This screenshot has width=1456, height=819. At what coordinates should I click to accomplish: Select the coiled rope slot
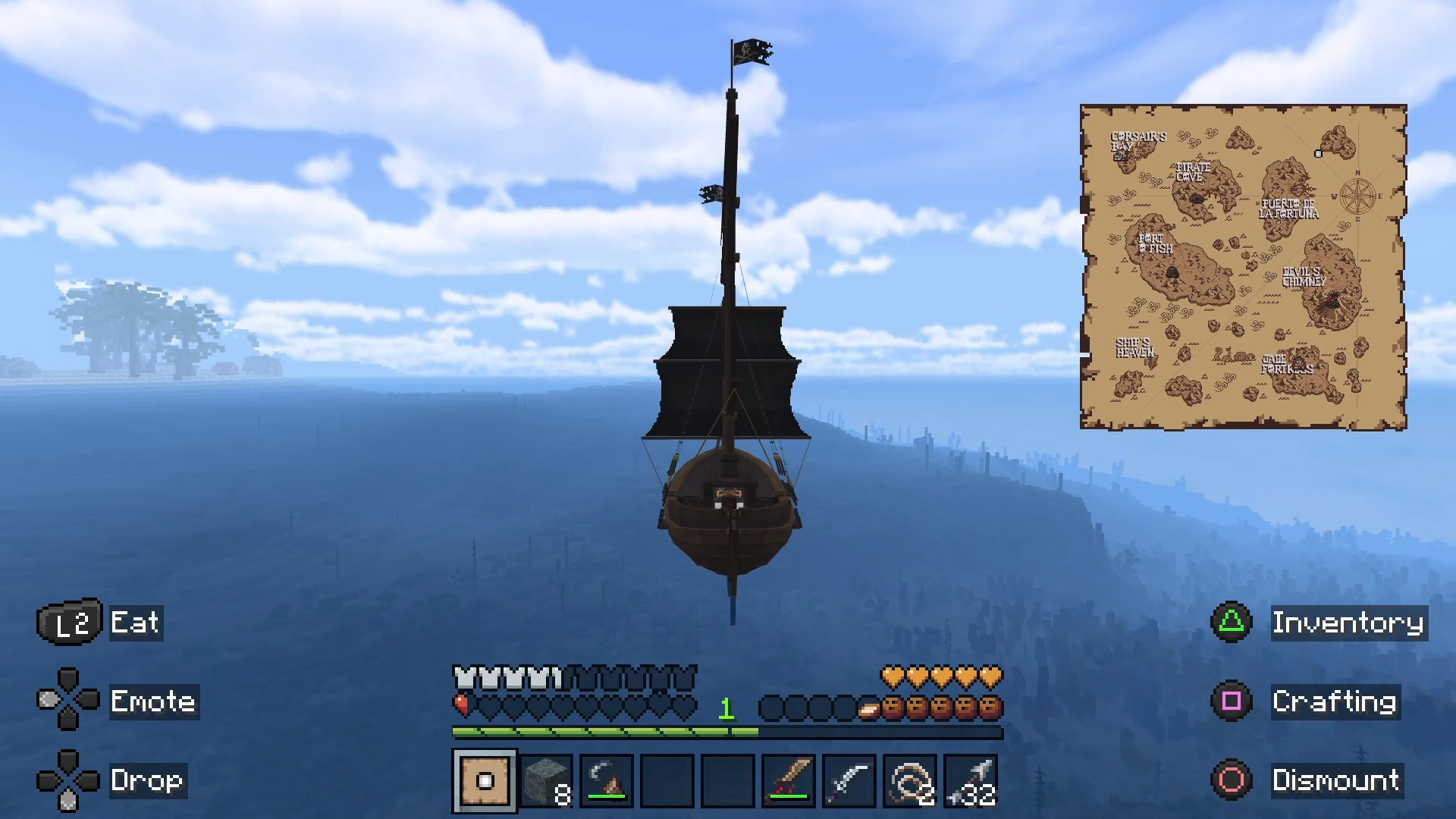tap(910, 780)
